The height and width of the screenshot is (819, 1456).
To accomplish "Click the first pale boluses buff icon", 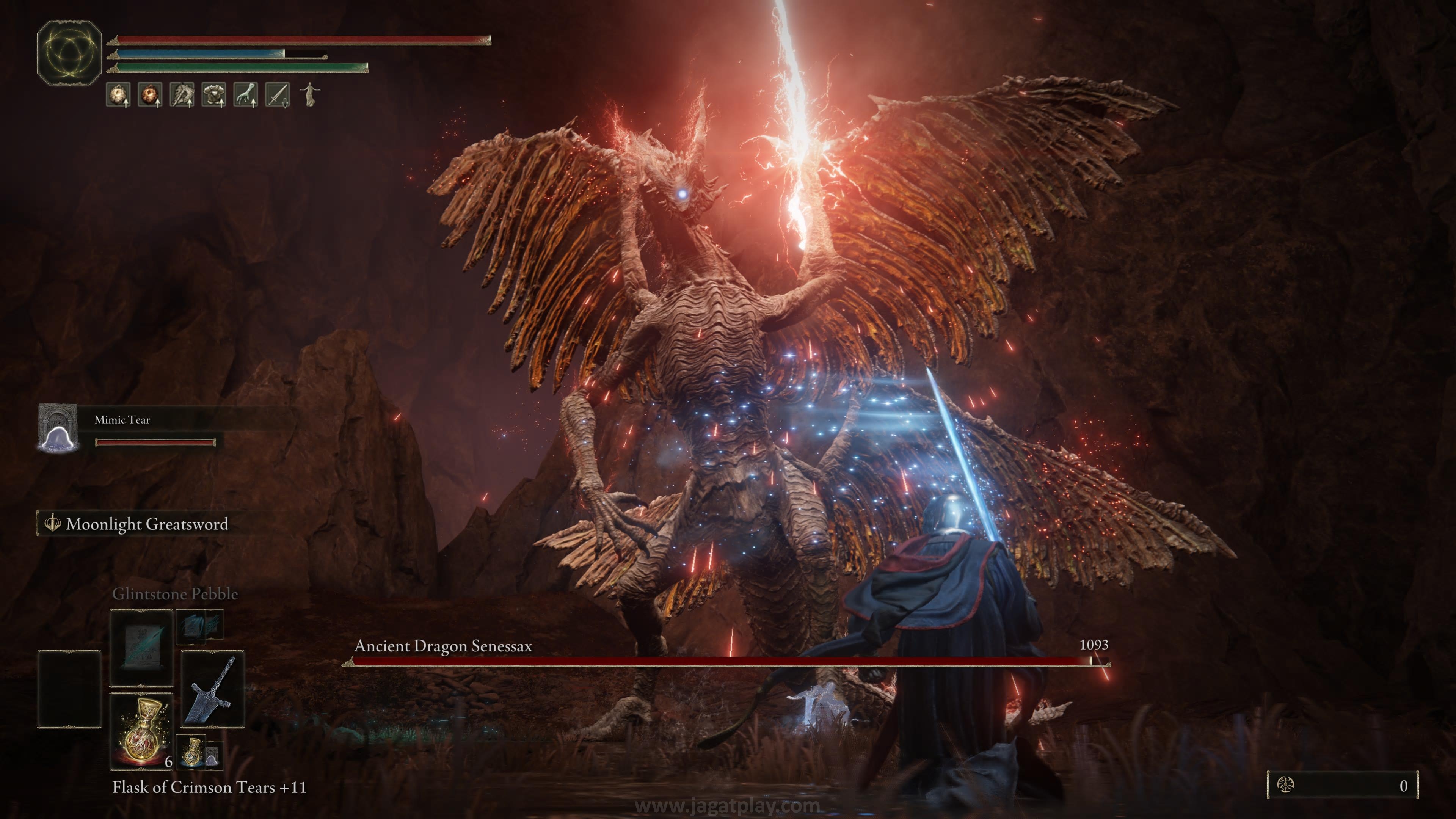I will coord(119,94).
